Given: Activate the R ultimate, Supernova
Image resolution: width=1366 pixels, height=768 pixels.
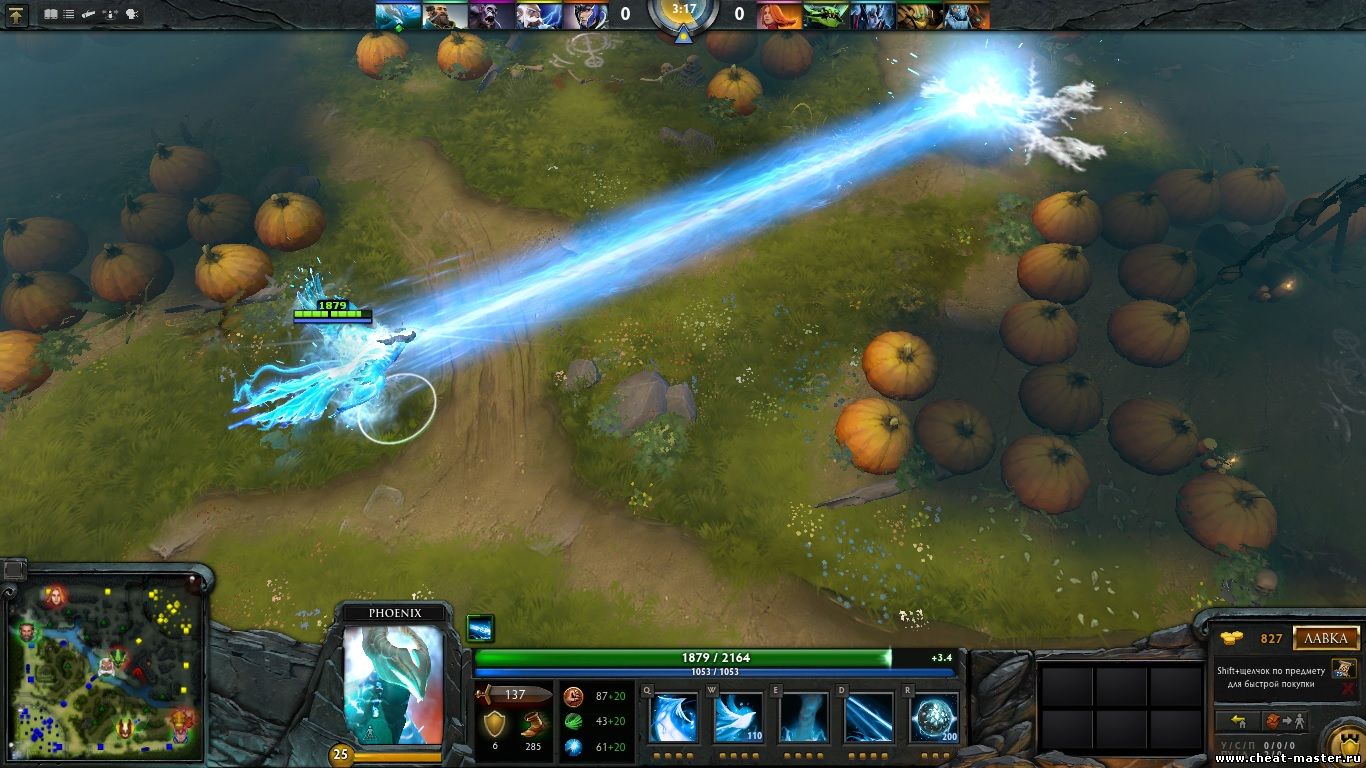Looking at the screenshot, I should pos(934,718).
